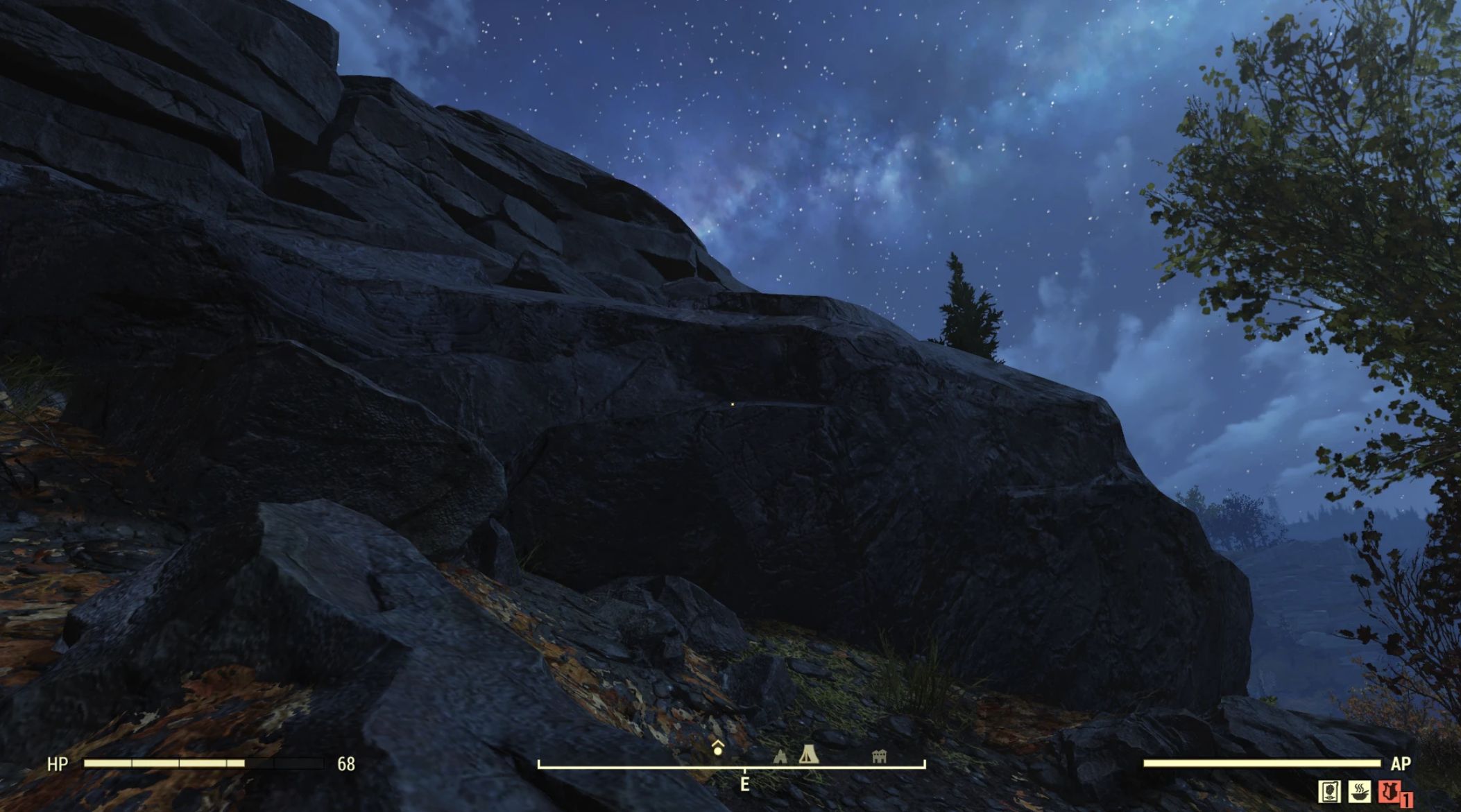Select the building location marker on the compass
The image size is (1461, 812).
tap(879, 756)
